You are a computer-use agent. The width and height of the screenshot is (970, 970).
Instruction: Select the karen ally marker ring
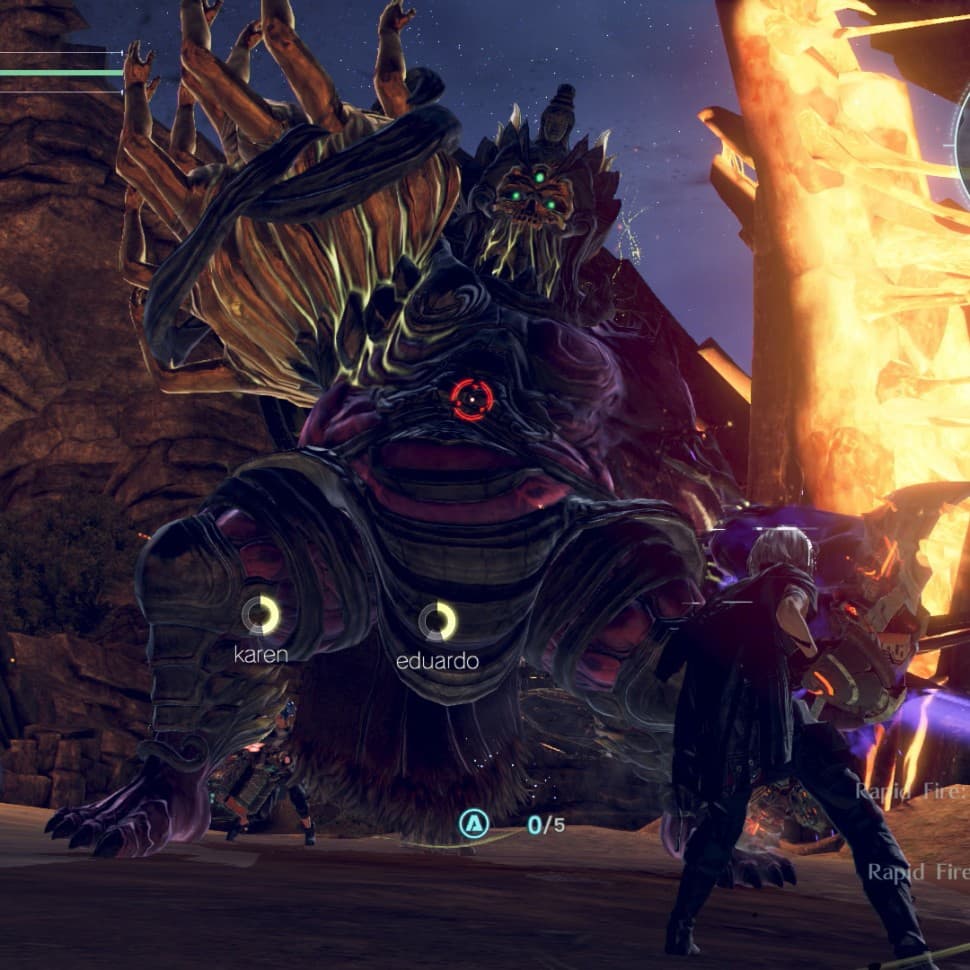pyautogui.click(x=261, y=615)
